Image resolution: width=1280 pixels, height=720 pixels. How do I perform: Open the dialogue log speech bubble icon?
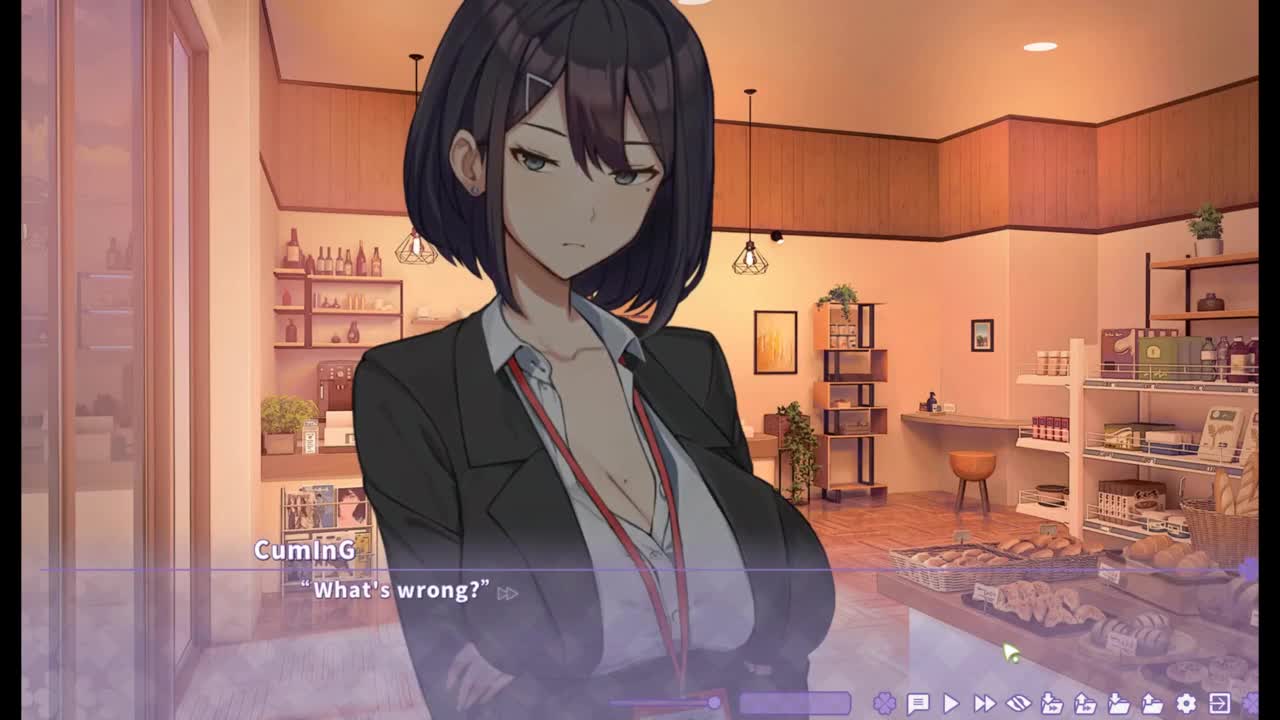tap(917, 704)
